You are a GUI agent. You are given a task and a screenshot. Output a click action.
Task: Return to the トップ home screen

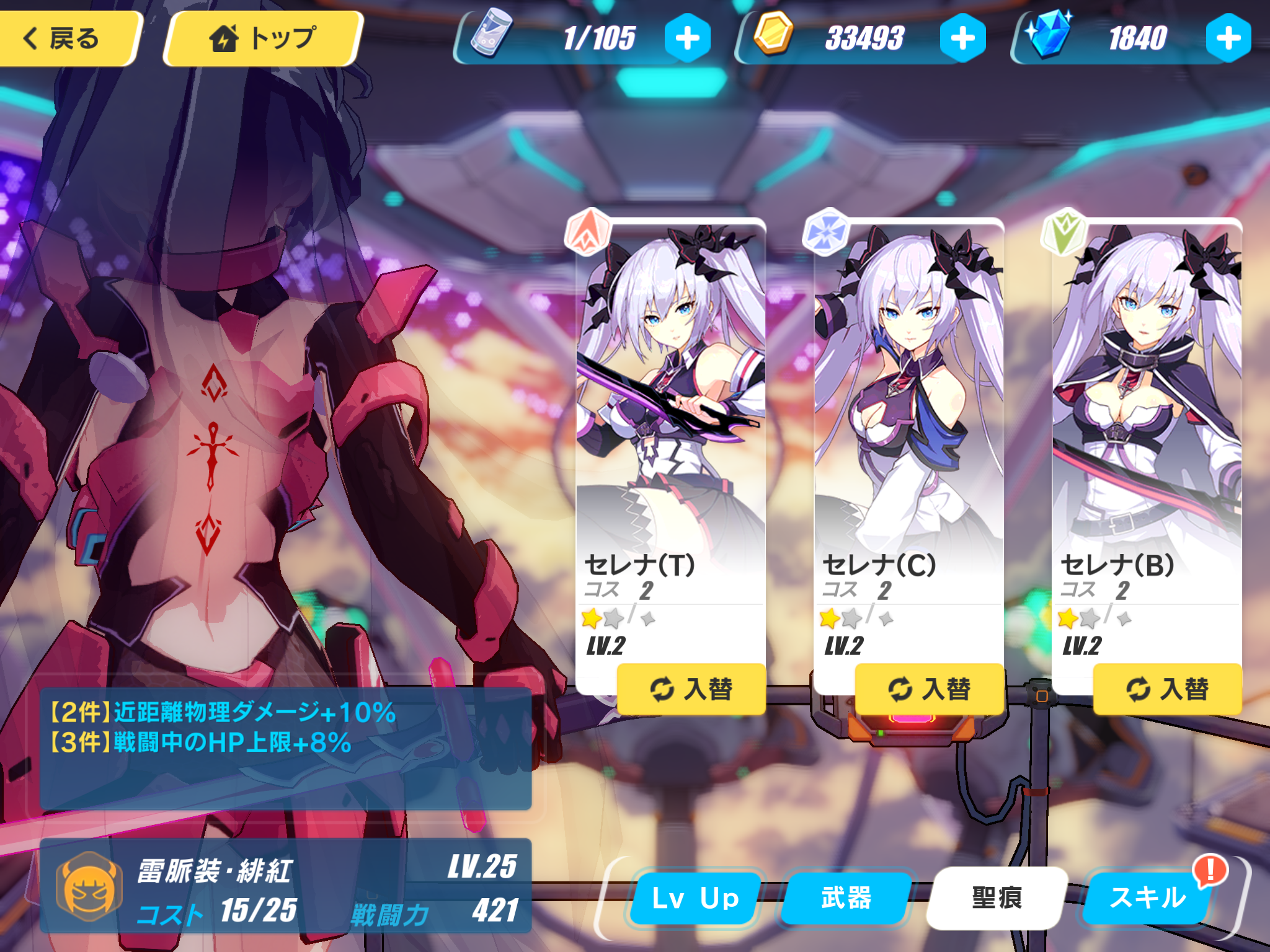tap(264, 38)
